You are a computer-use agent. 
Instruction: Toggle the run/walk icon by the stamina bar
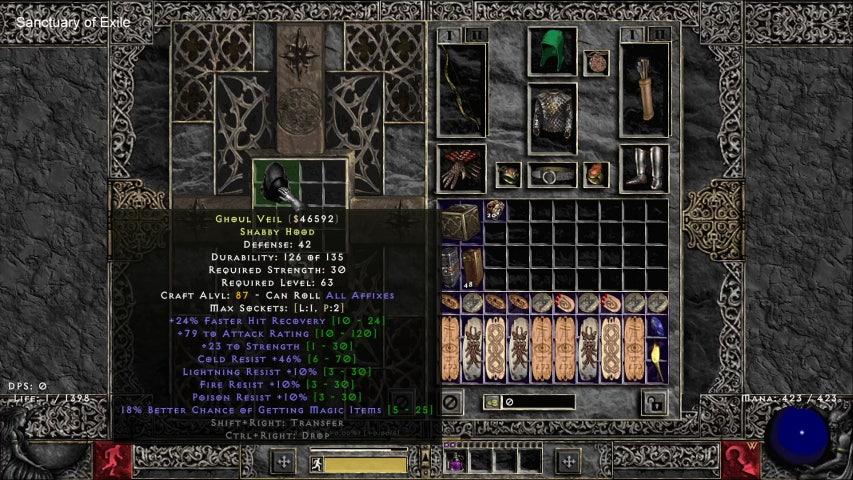[314, 463]
